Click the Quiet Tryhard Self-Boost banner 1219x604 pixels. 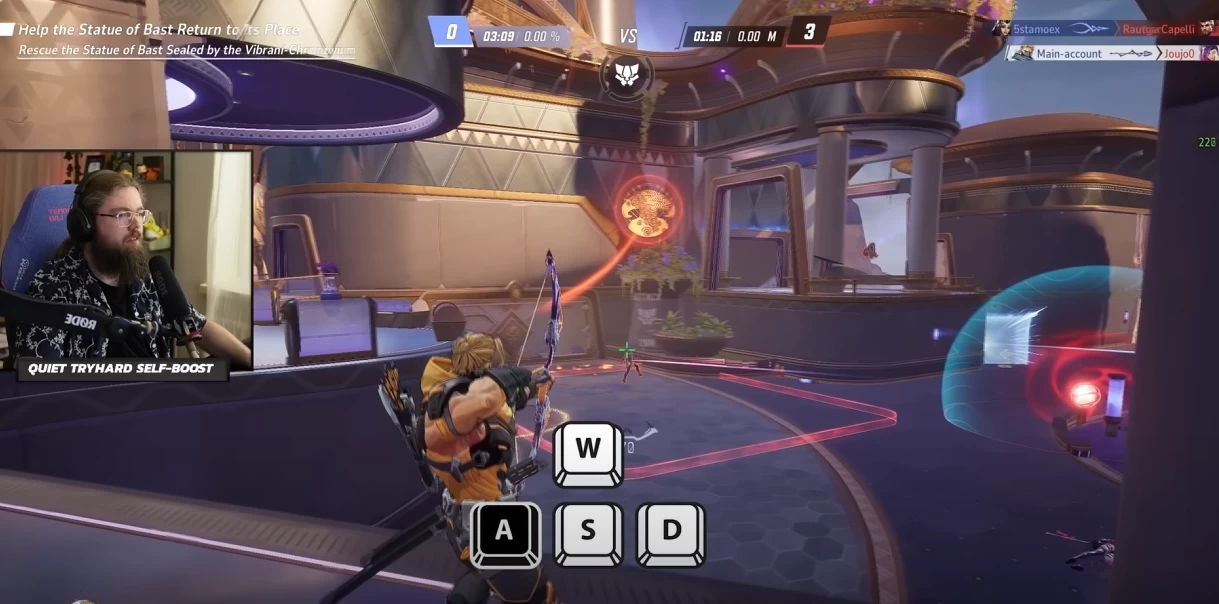click(121, 369)
